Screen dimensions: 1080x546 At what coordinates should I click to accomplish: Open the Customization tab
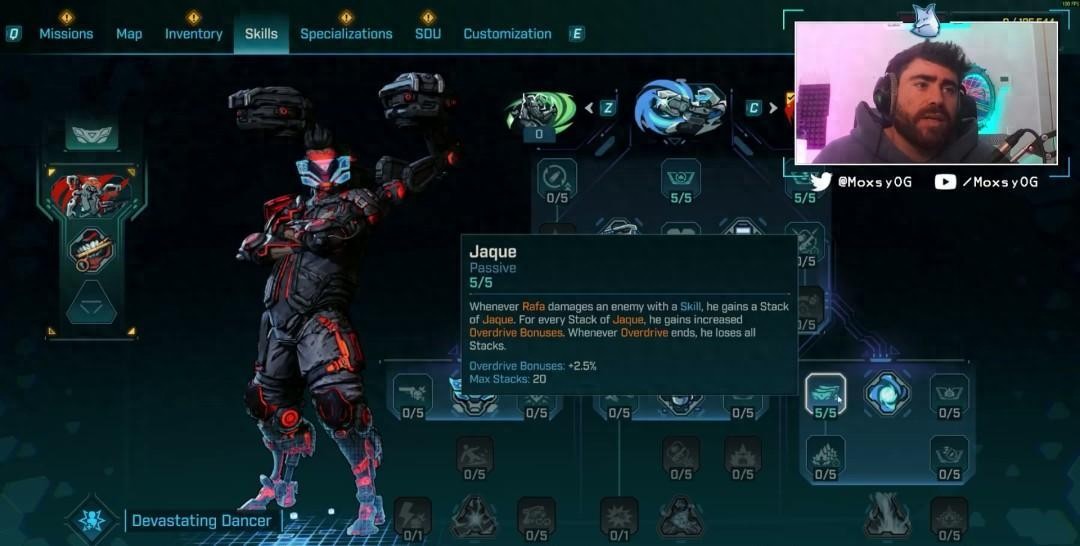pos(507,33)
